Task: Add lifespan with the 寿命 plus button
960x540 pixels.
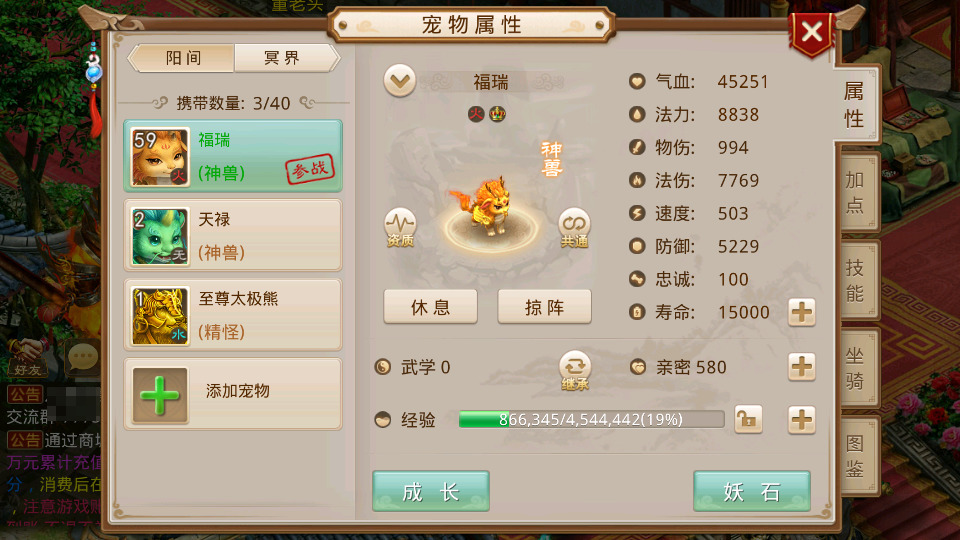Action: [x=802, y=313]
